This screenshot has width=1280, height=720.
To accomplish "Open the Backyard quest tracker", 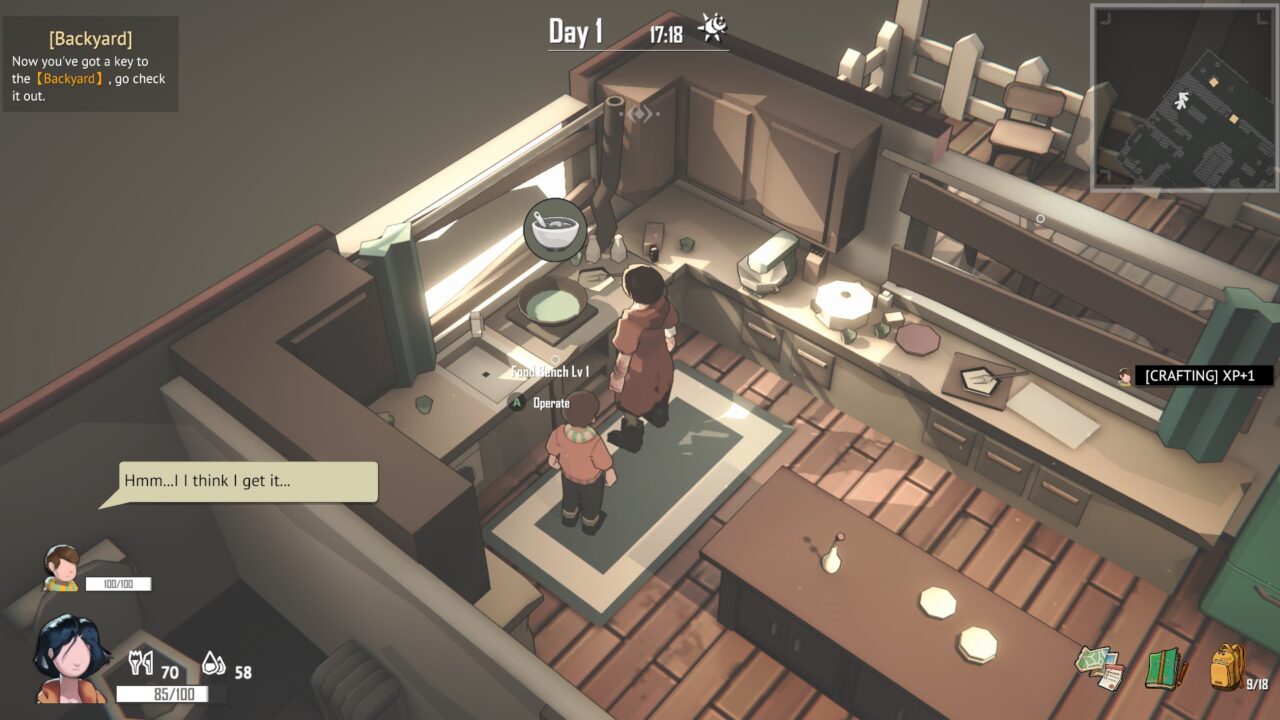I will 90,64.
